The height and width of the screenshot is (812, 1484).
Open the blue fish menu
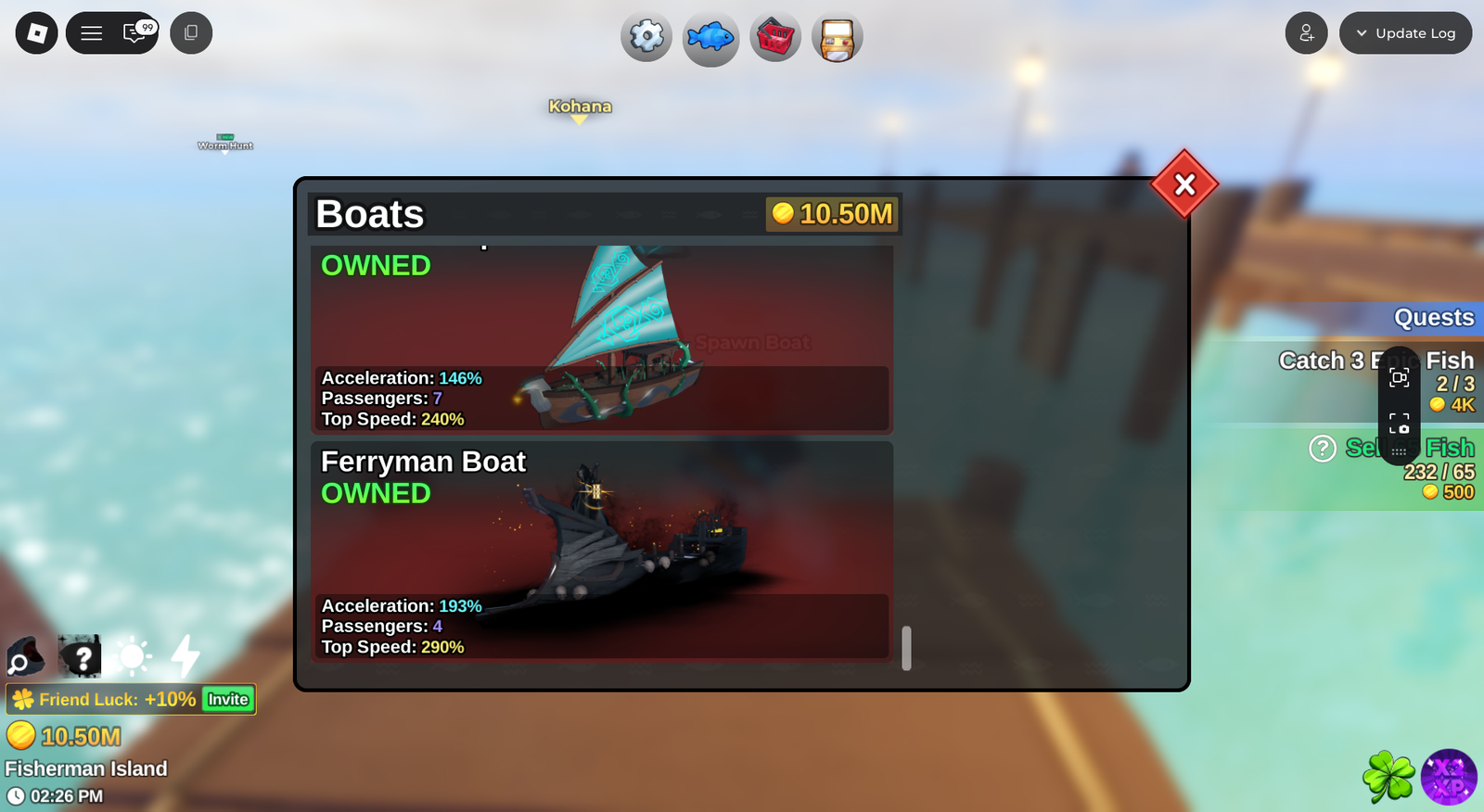coord(710,38)
